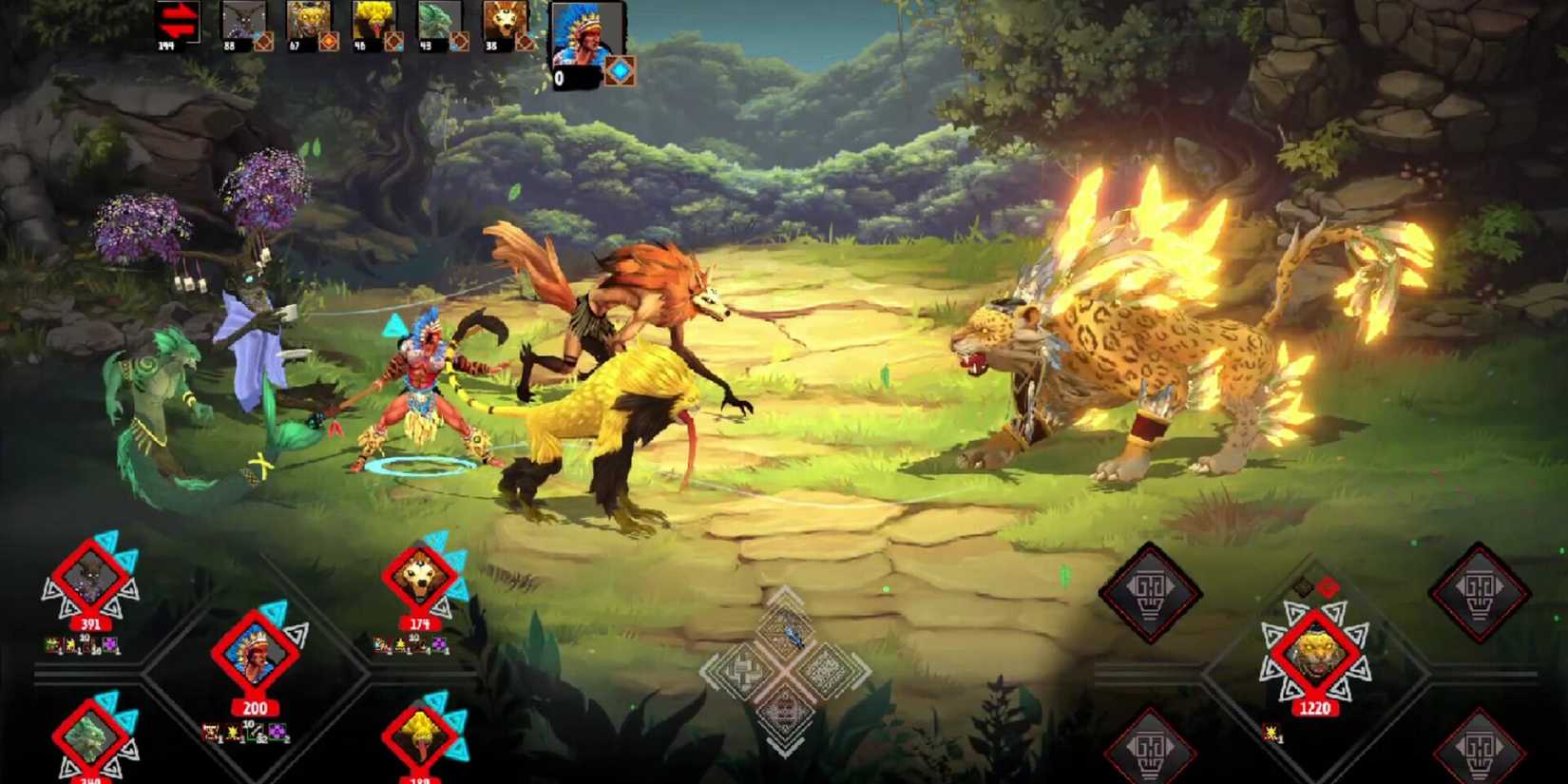Click the red skull ability diamond at bottom center
The image size is (1568, 784).
[785, 711]
